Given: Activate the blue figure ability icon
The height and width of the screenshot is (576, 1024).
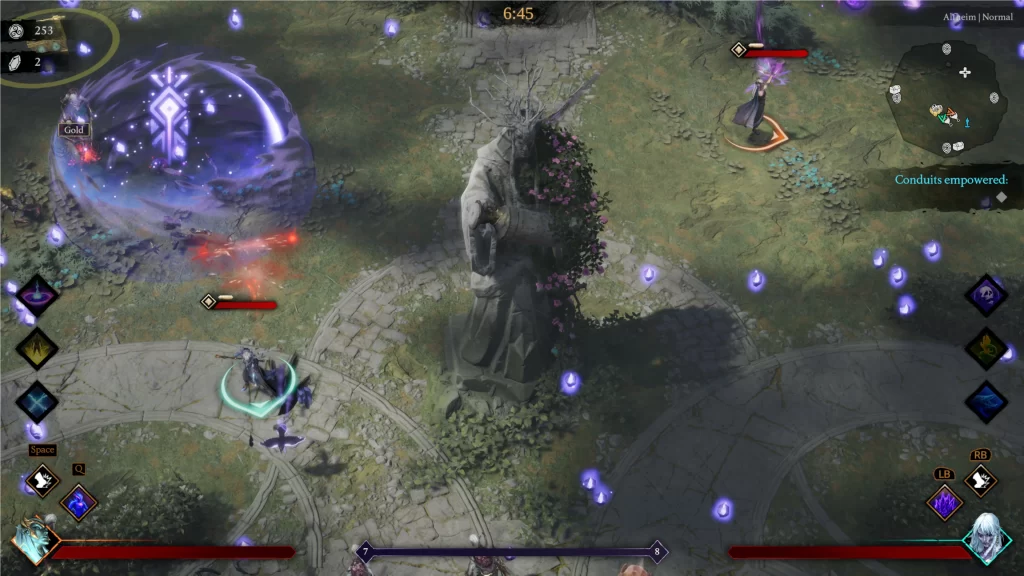Looking at the screenshot, I should pos(78,501).
